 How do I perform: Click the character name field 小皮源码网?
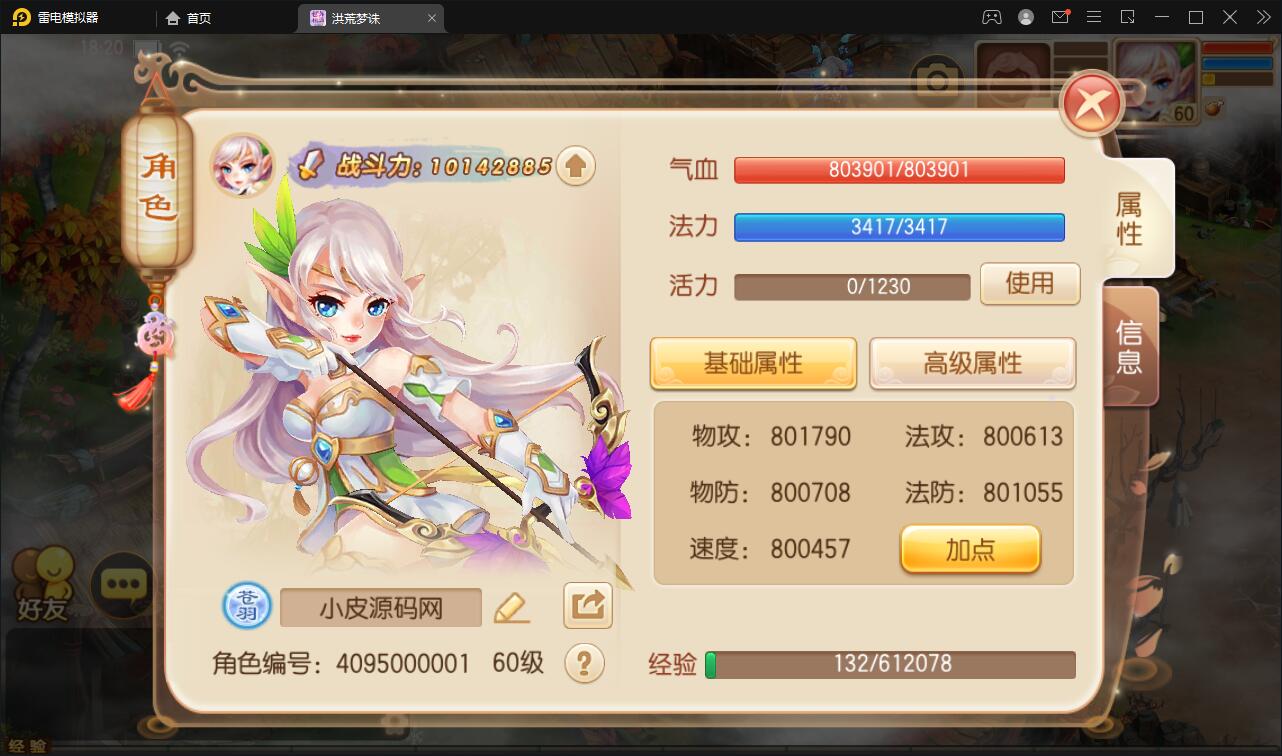pyautogui.click(x=380, y=607)
